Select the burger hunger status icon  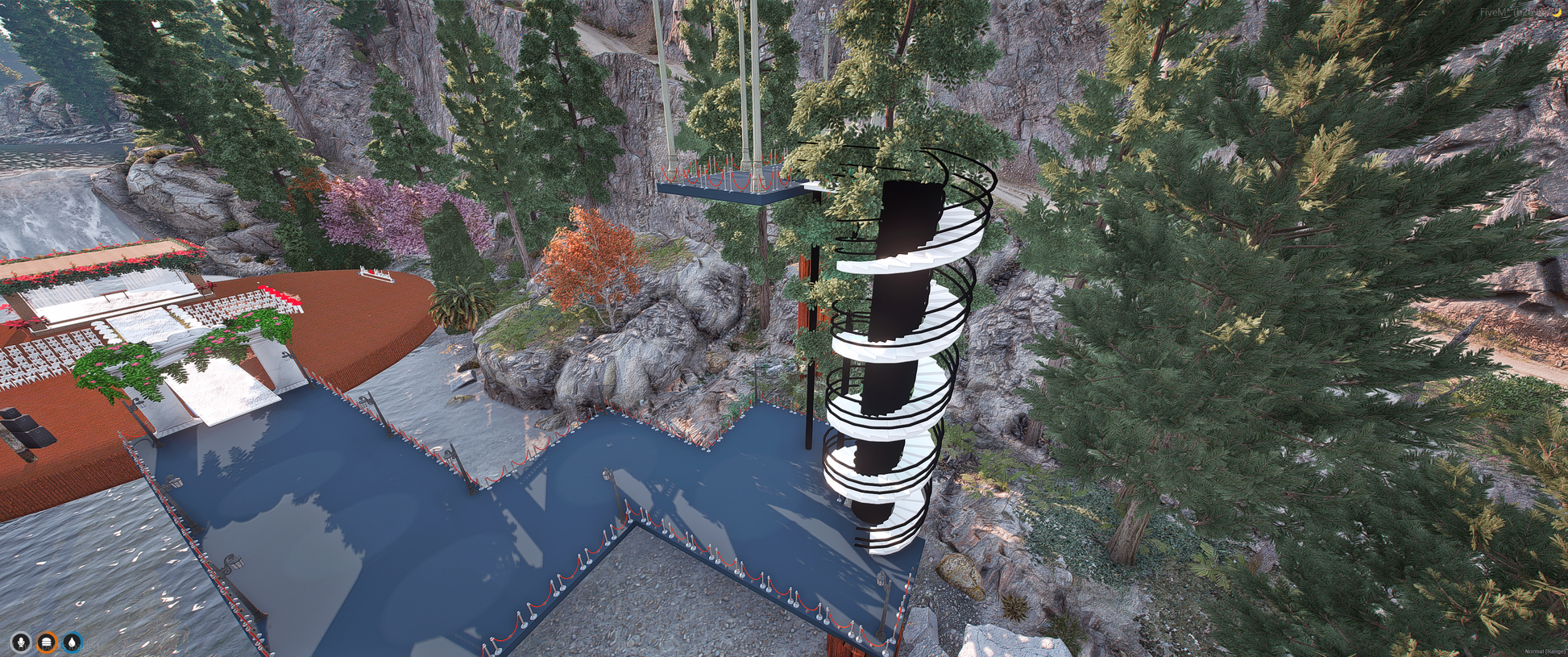point(47,642)
